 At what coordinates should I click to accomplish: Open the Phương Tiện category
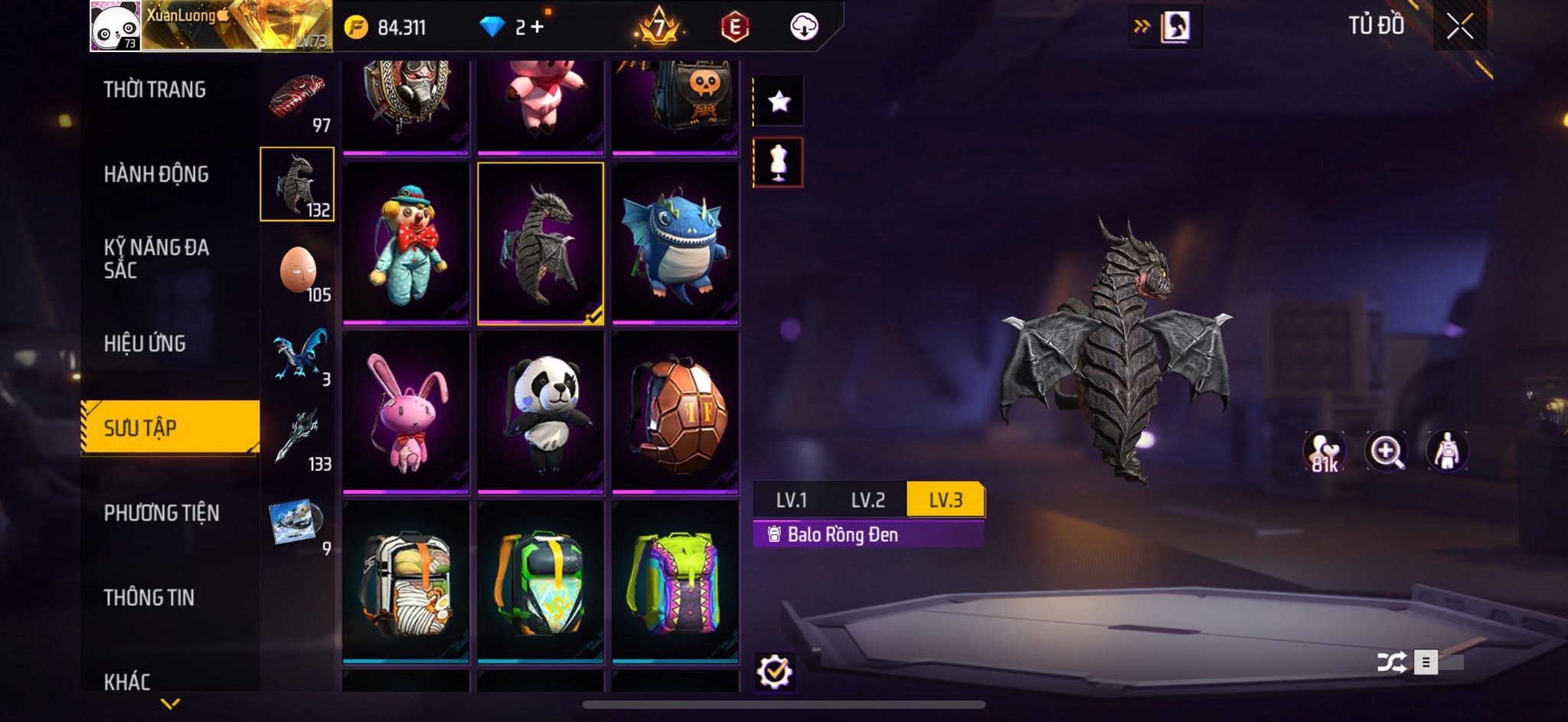pos(162,513)
